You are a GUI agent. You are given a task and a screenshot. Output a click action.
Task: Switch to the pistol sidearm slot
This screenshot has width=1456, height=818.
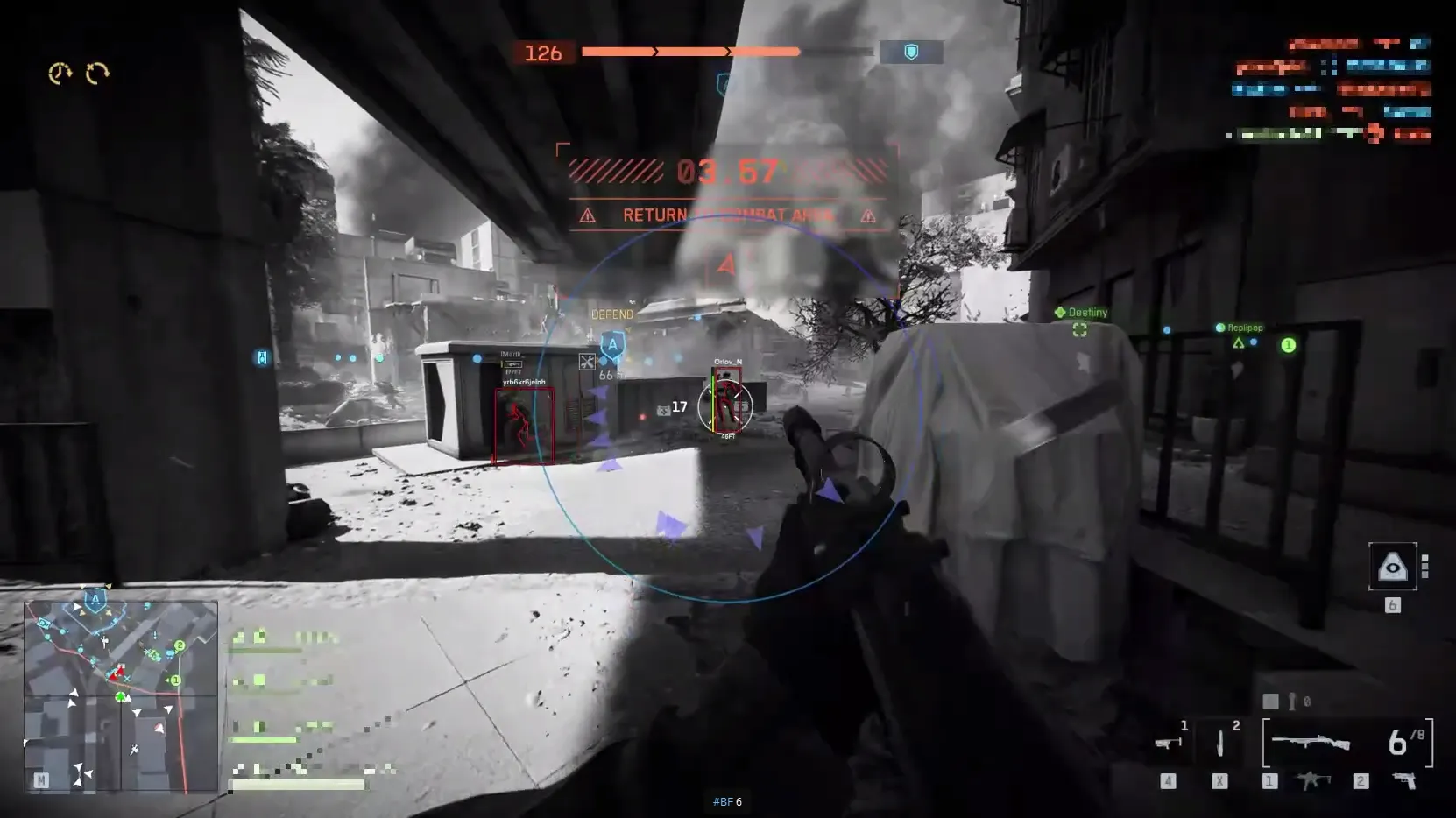(1406, 780)
